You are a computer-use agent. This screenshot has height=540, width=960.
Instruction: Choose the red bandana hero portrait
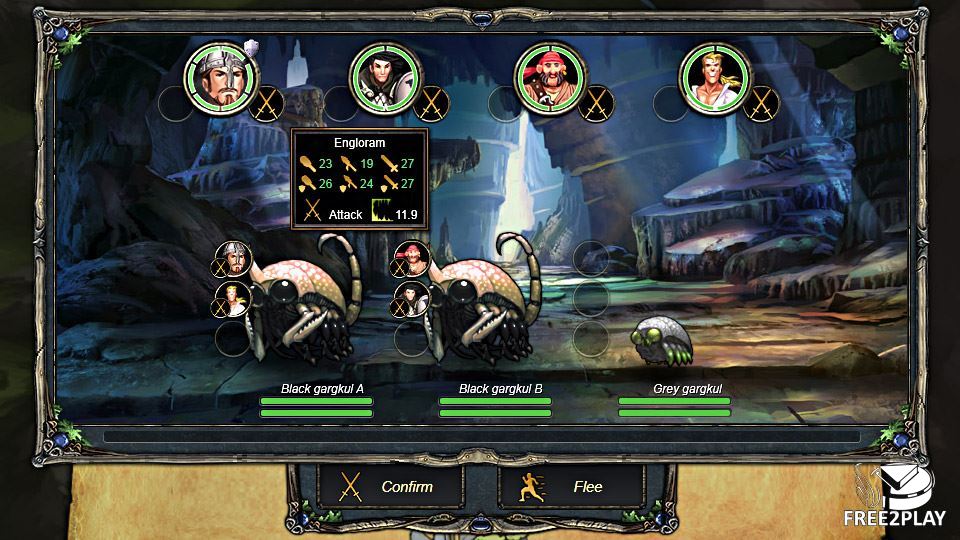(551, 77)
